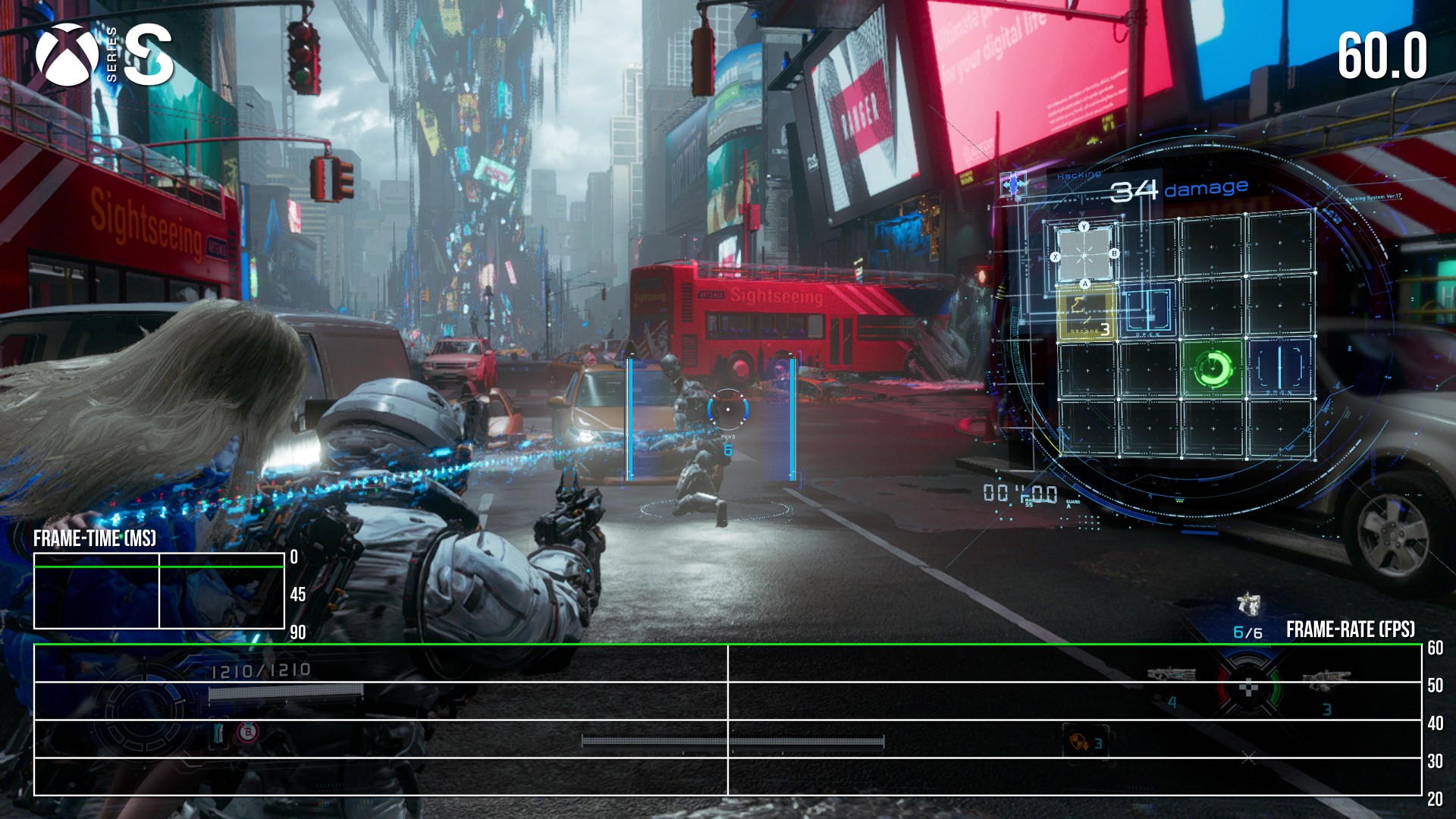The height and width of the screenshot is (819, 1456).
Task: Click the blue arrows hacking mode icon
Action: pyautogui.click(x=1014, y=184)
